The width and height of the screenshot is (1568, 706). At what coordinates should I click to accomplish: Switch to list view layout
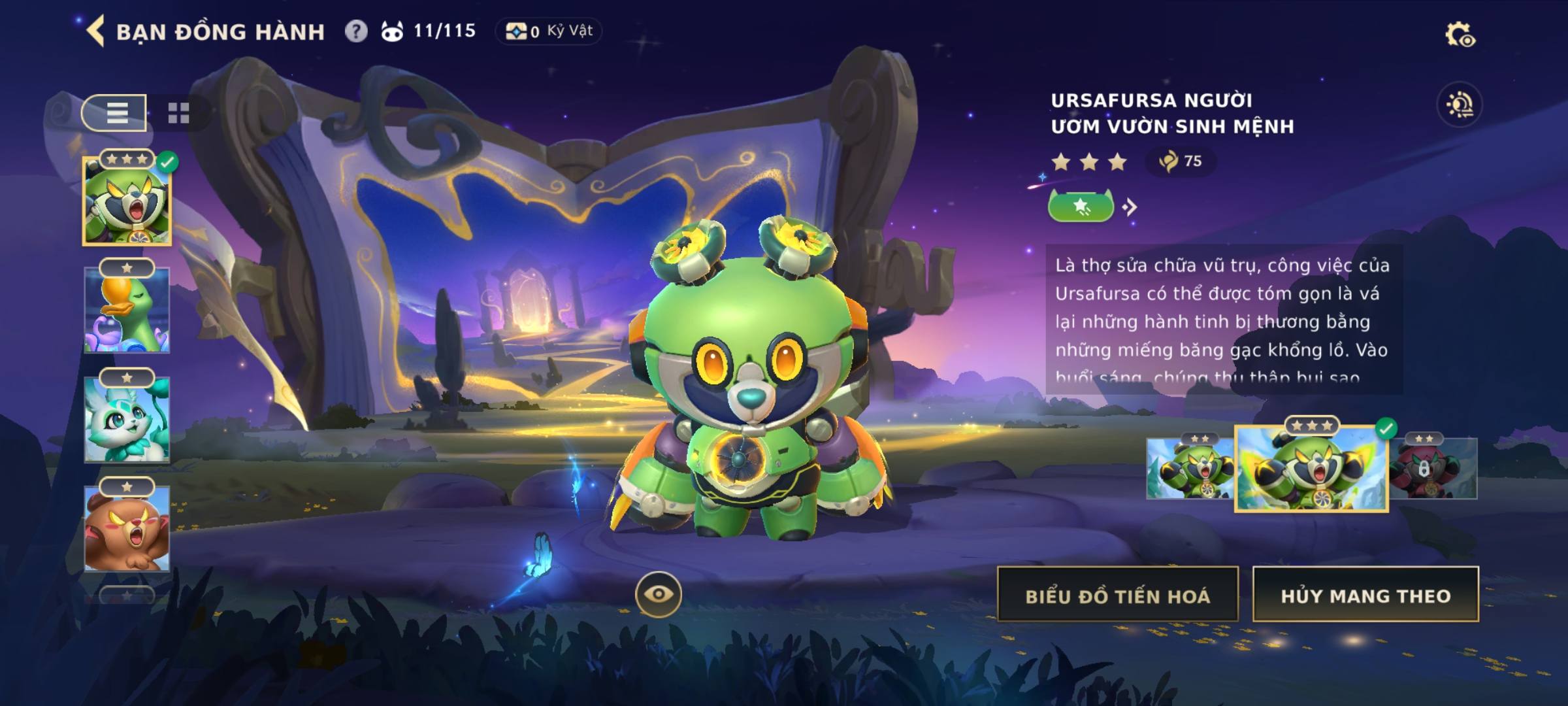(116, 113)
